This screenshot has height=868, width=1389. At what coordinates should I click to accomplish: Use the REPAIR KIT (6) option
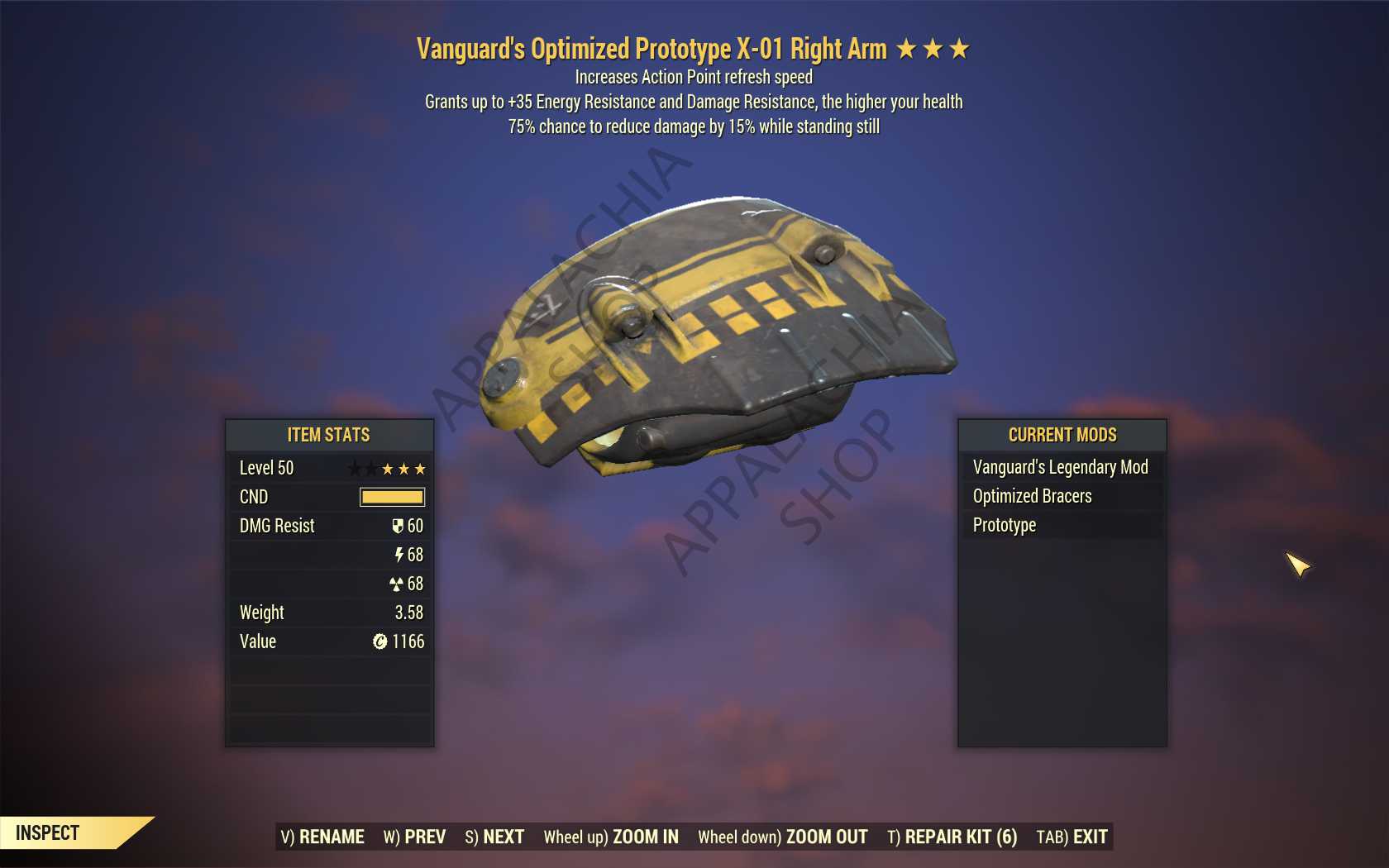coord(952,837)
